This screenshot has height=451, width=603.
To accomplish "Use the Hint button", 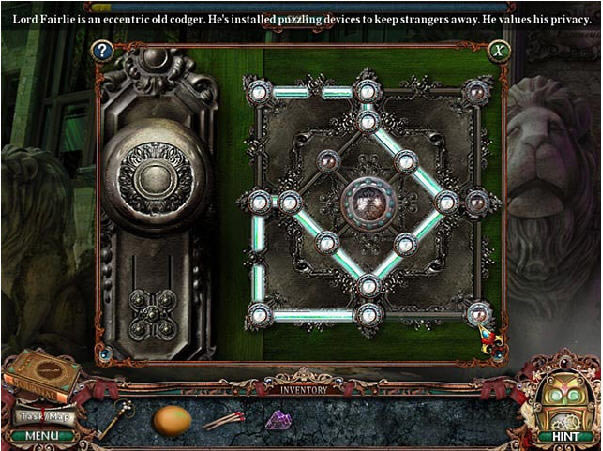I will click(557, 436).
